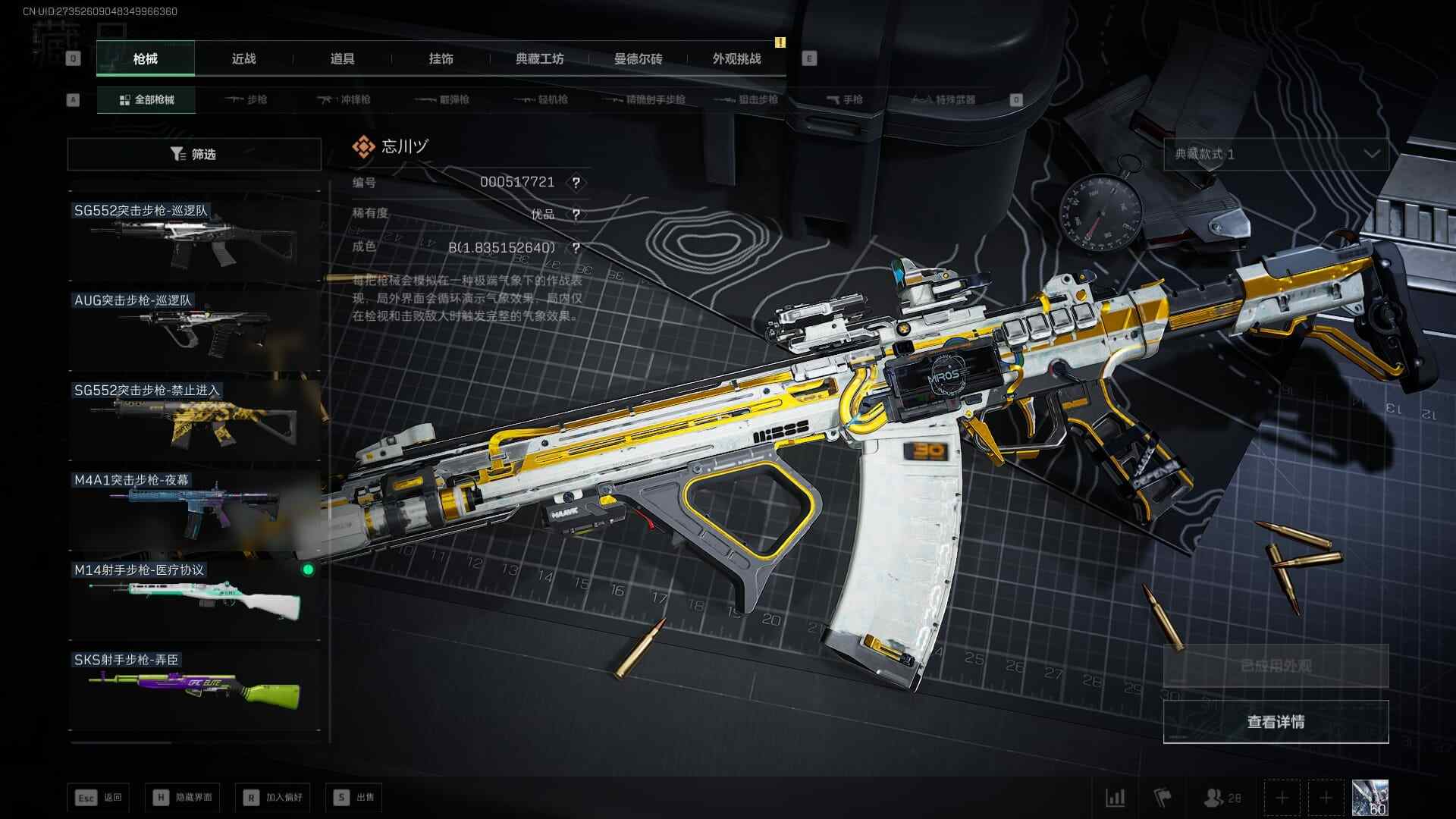The height and width of the screenshot is (819, 1456).
Task: Pick the SG552突击步枪-禁止进入 skin
Action: point(194,418)
